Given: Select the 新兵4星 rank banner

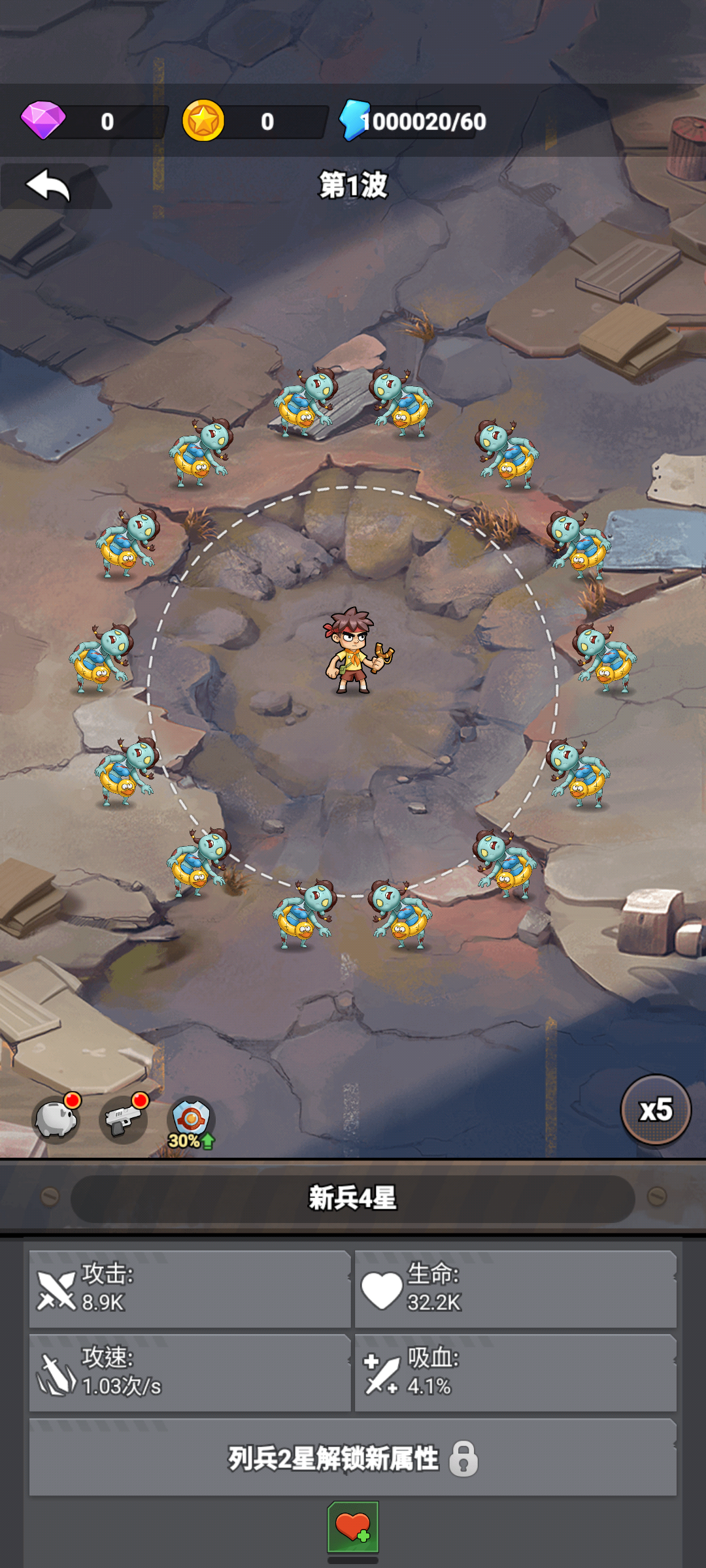Looking at the screenshot, I should (353, 1198).
